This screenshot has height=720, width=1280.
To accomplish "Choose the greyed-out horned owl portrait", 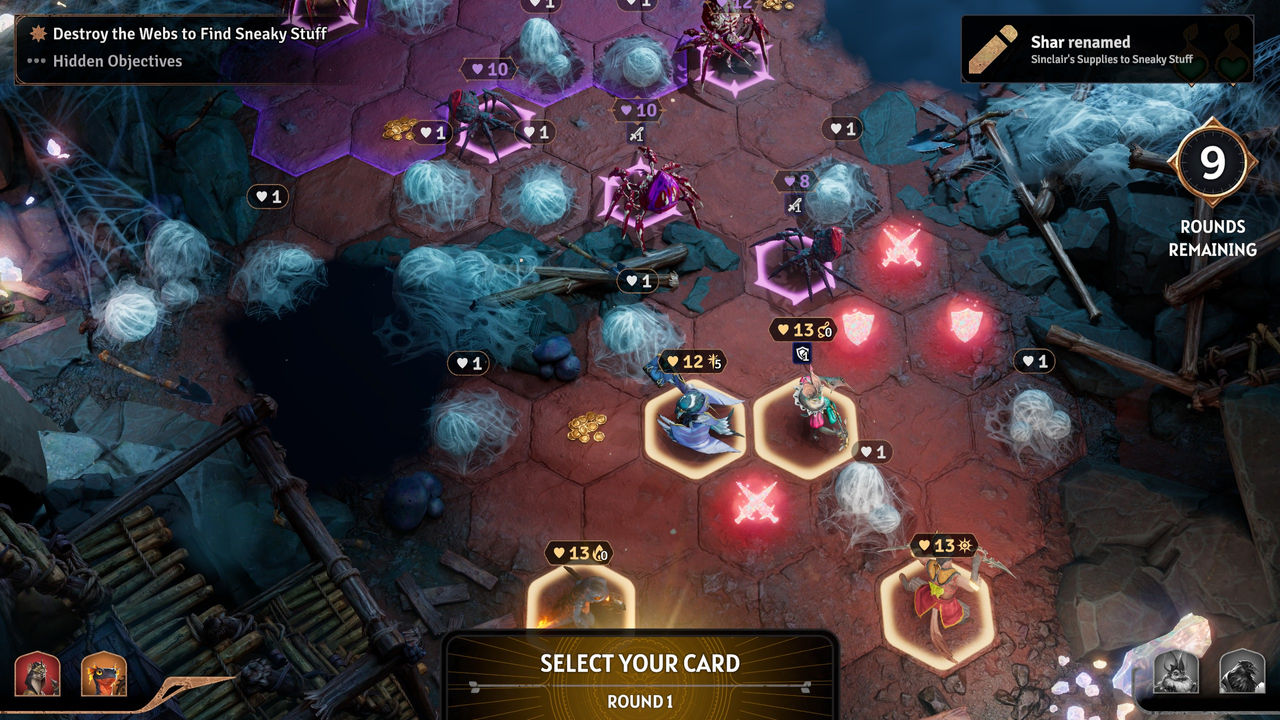I will (1176, 671).
